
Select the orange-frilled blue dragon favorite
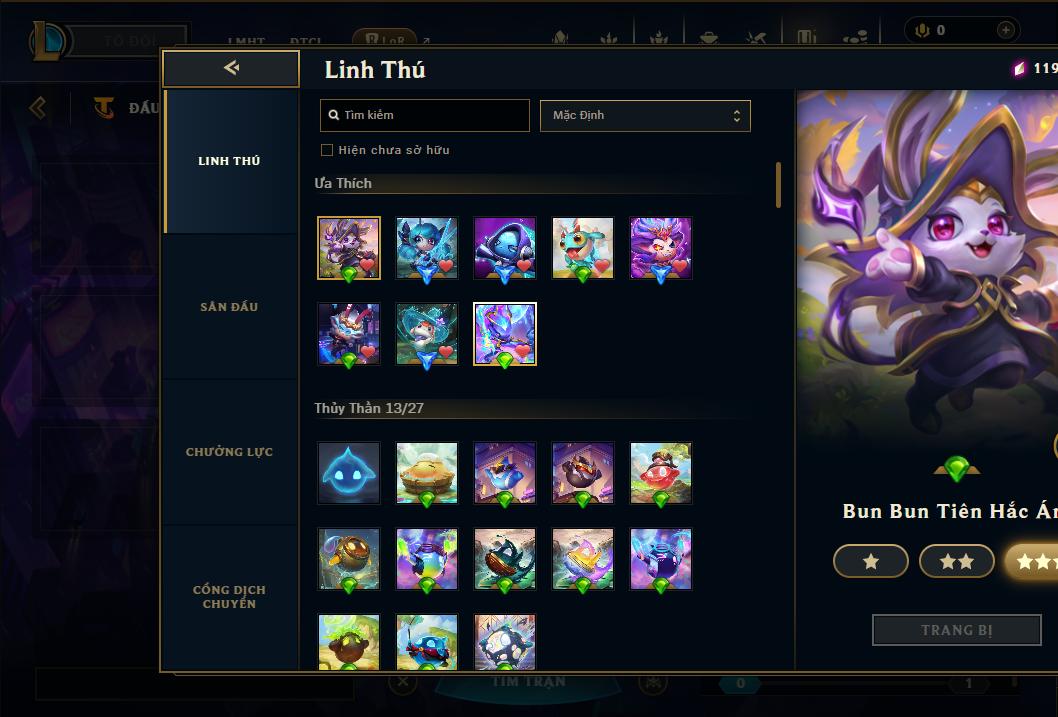[x=583, y=248]
